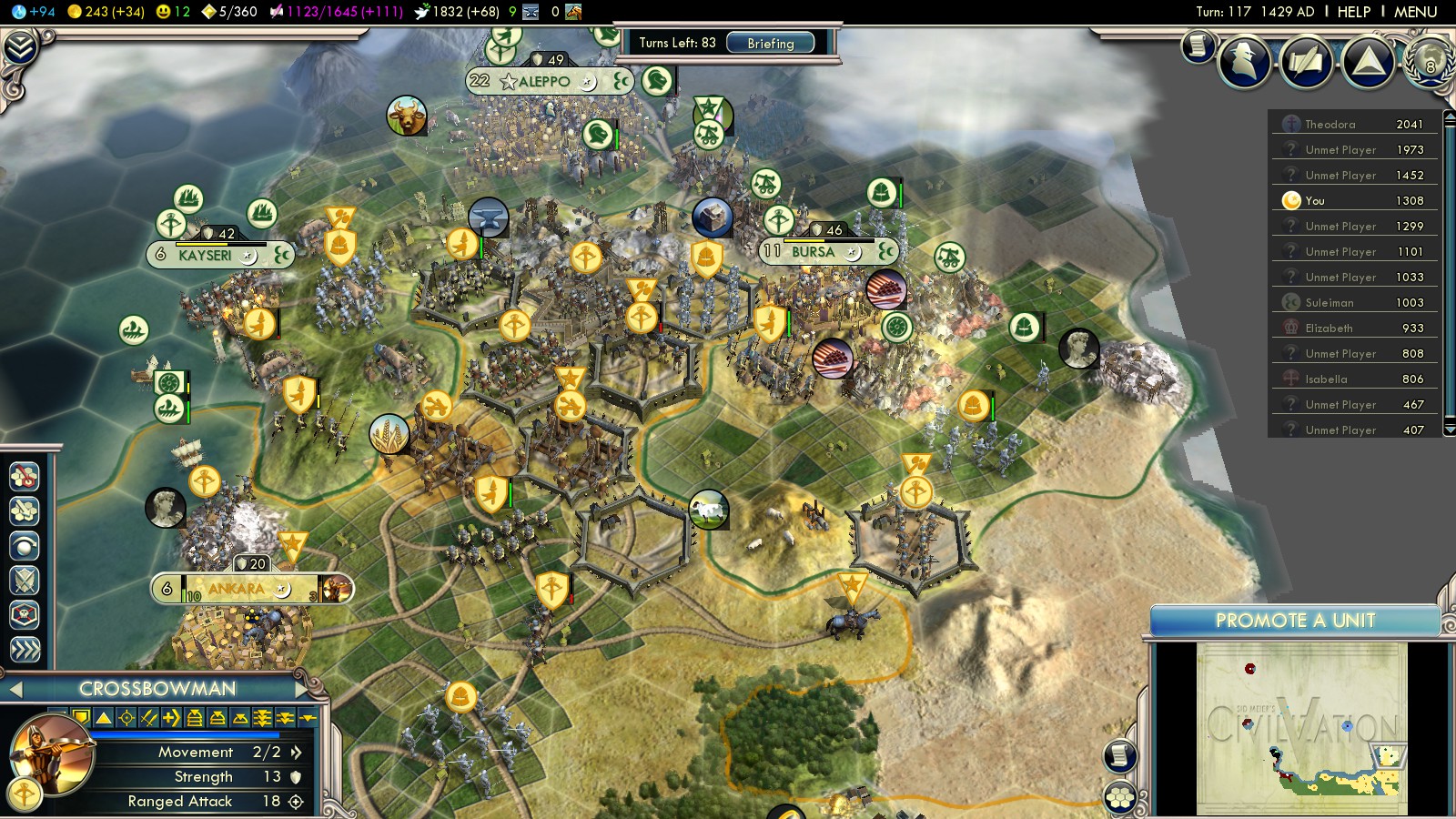Click the Briefing button
The height and width of the screenshot is (819, 1456).
point(770,43)
